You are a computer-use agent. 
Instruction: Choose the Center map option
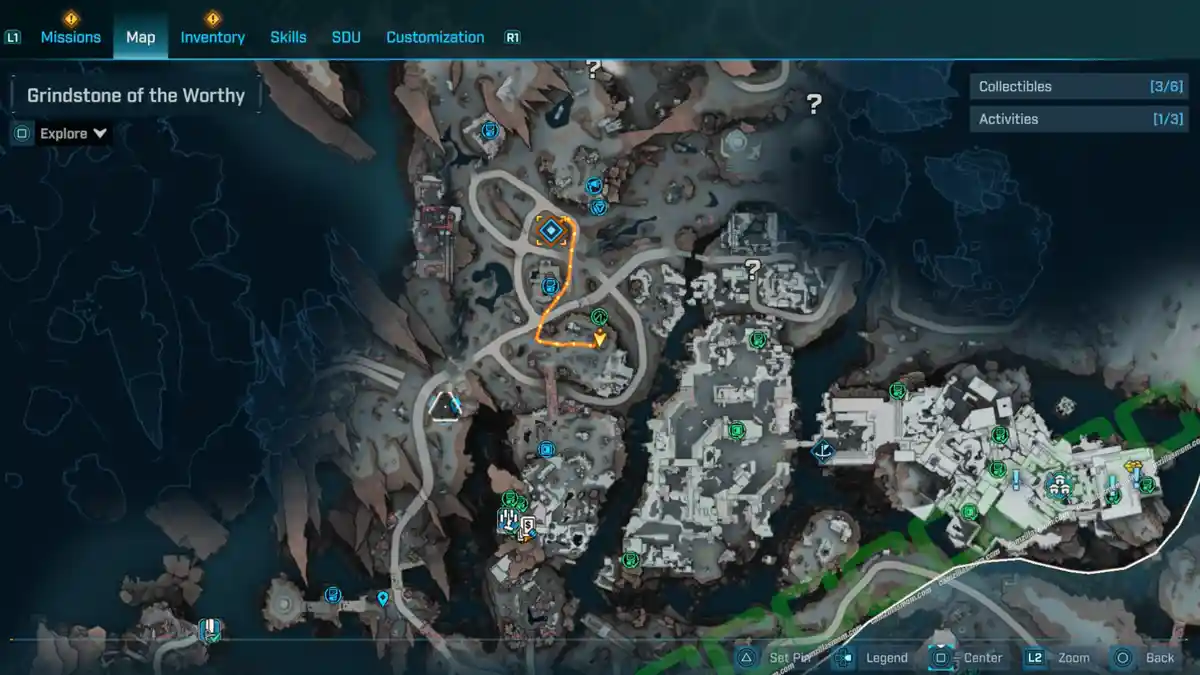click(x=968, y=657)
